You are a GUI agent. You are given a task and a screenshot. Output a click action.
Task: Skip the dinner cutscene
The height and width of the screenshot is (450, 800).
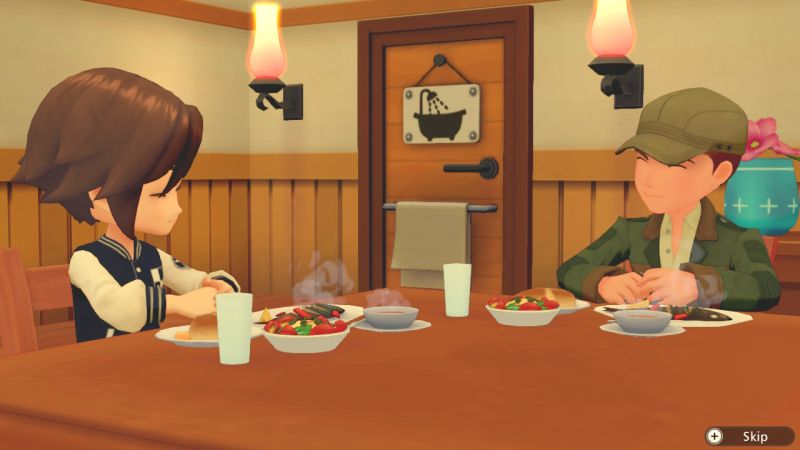click(747, 436)
